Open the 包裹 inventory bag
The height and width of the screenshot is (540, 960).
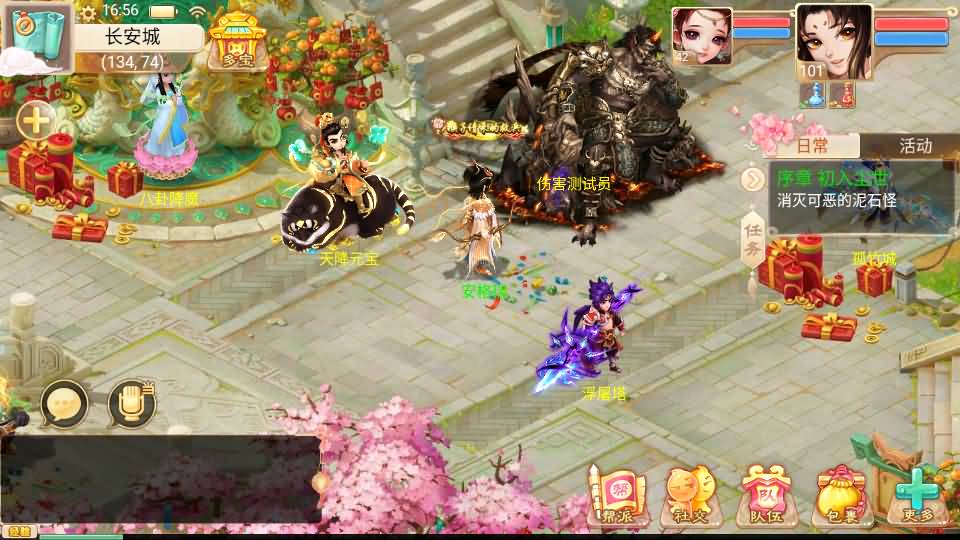point(839,496)
